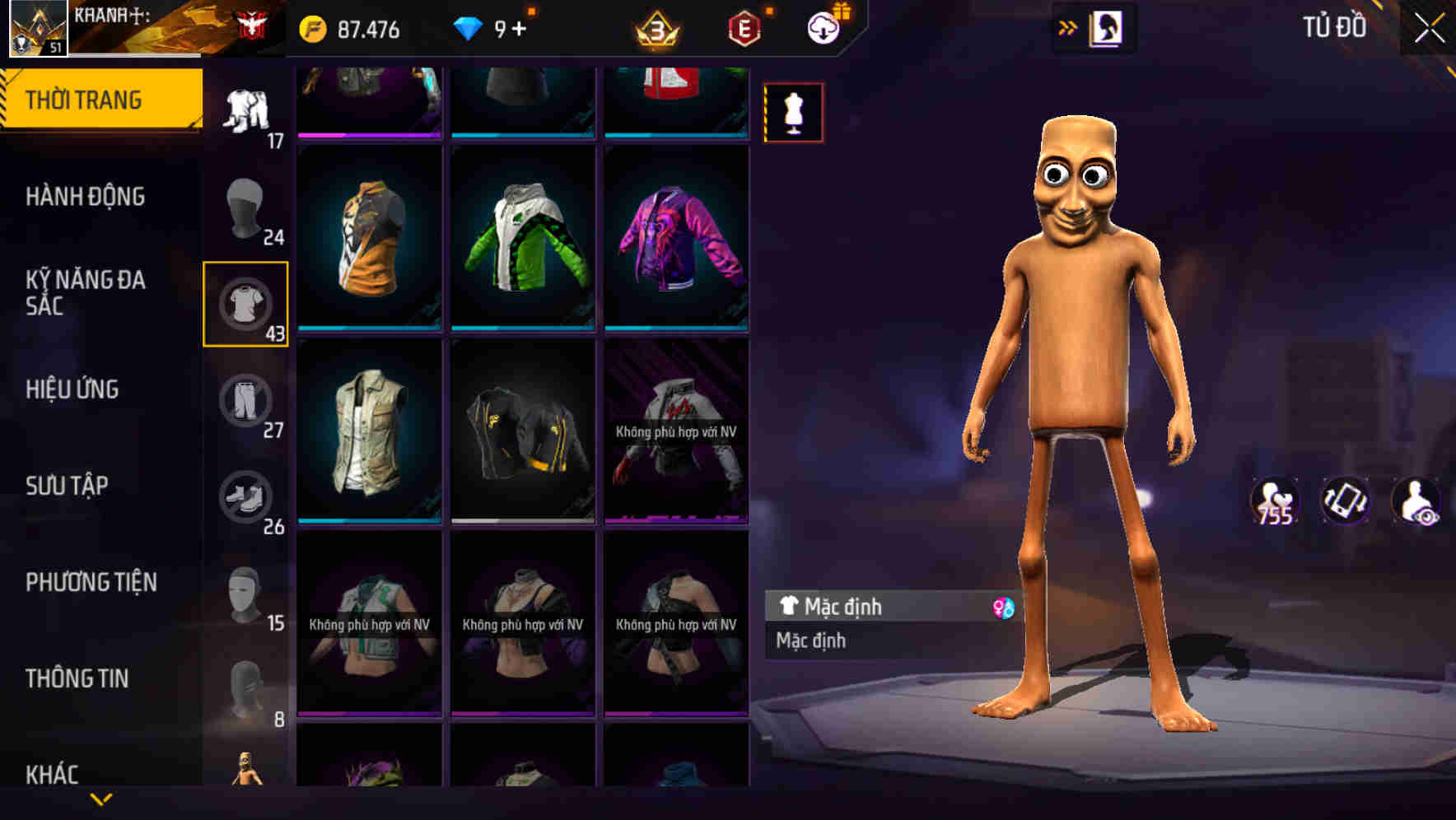Collapse the top bar with double-arrow chevrons
Image resolution: width=1456 pixels, height=820 pixels.
tap(1068, 26)
